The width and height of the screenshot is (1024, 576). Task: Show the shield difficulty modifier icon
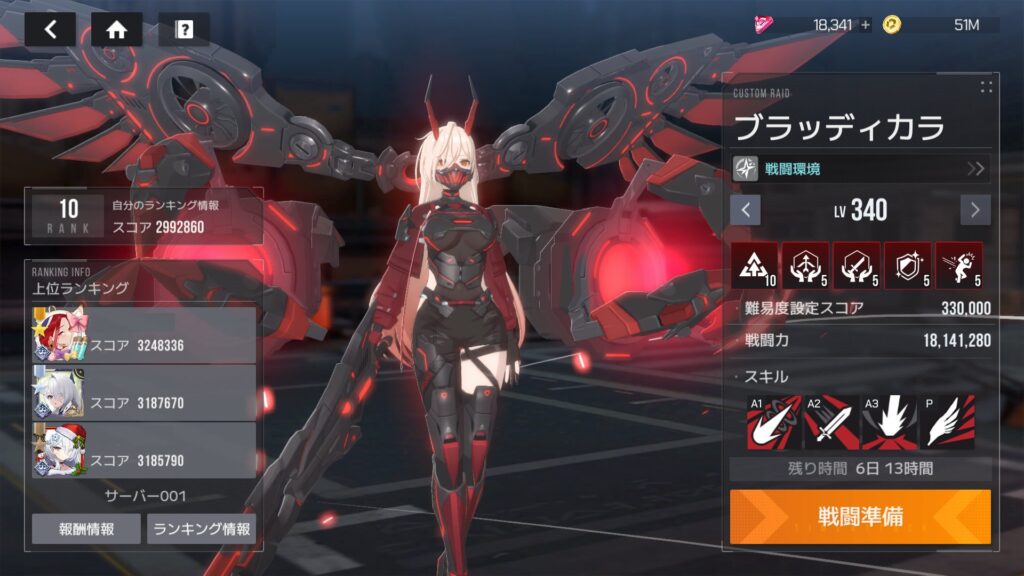(x=907, y=266)
